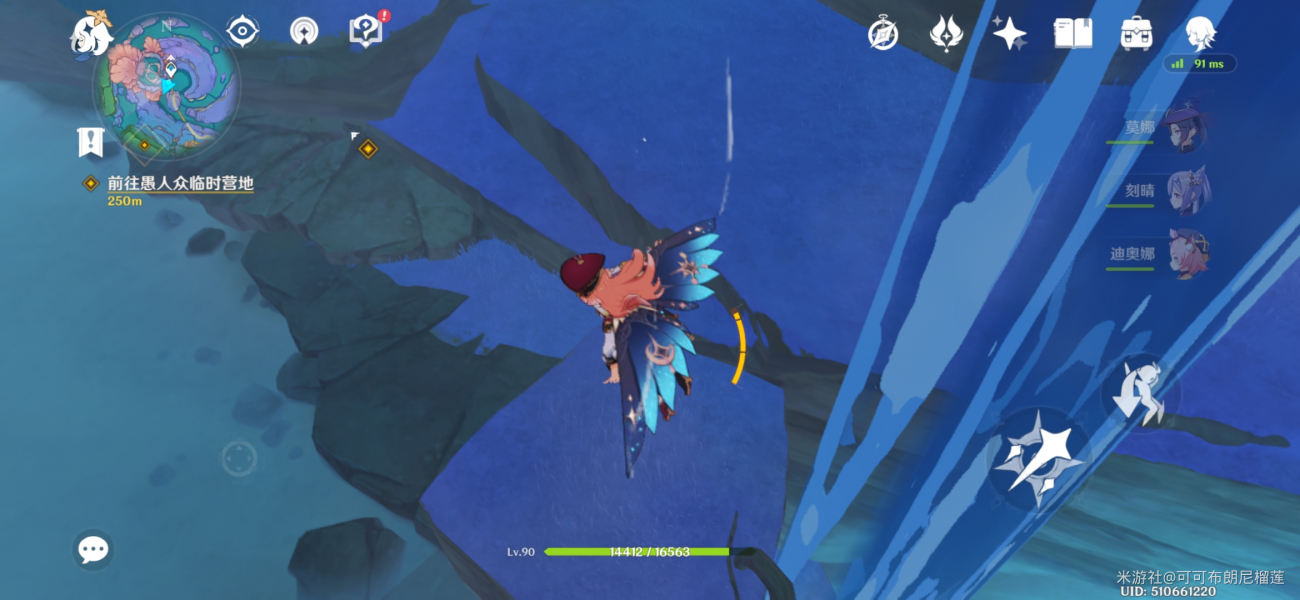This screenshot has height=600, width=1300.
Task: Open the chat speech bubble
Action: (x=93, y=549)
